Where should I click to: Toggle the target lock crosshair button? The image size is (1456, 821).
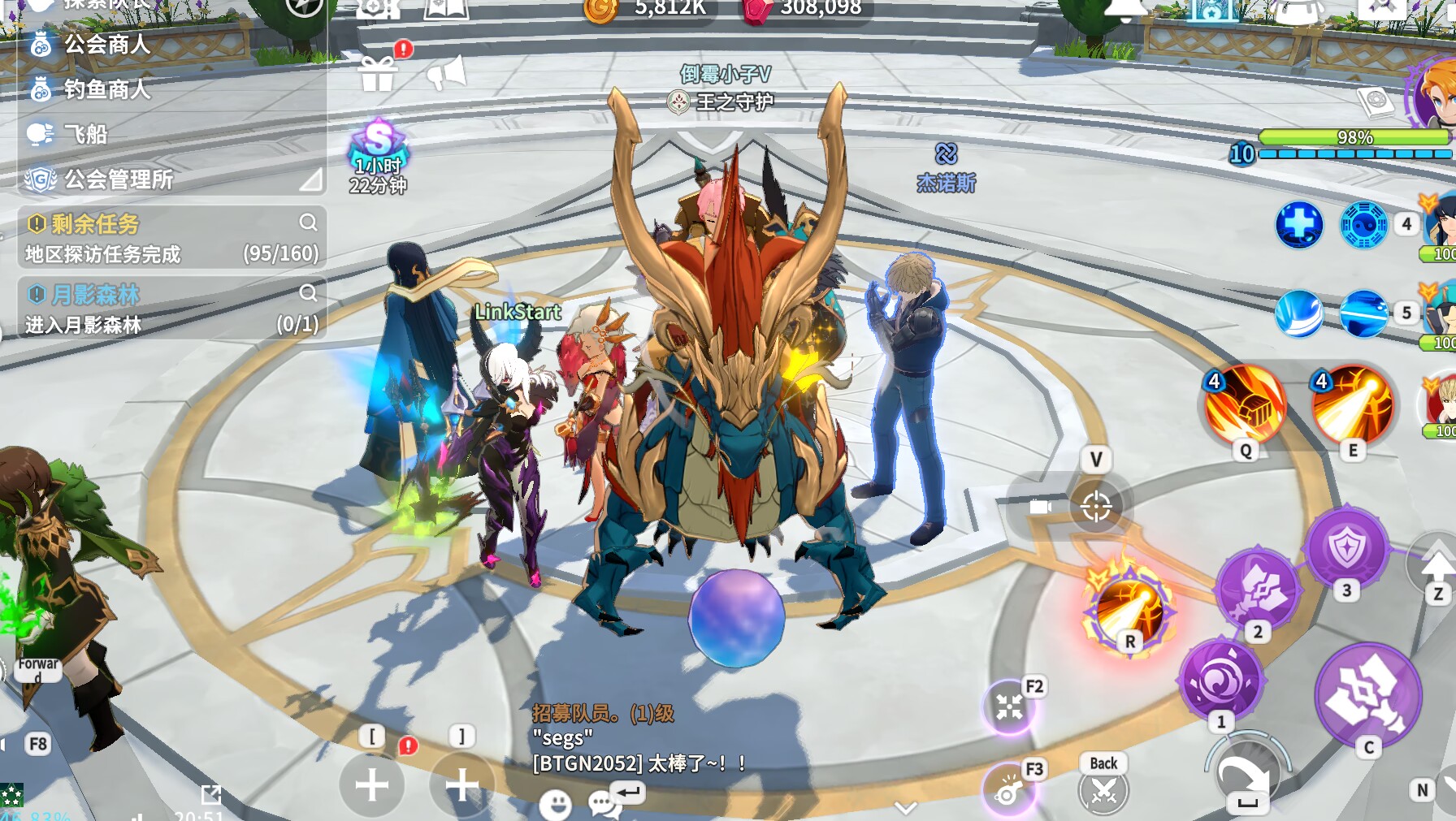coord(1095,507)
